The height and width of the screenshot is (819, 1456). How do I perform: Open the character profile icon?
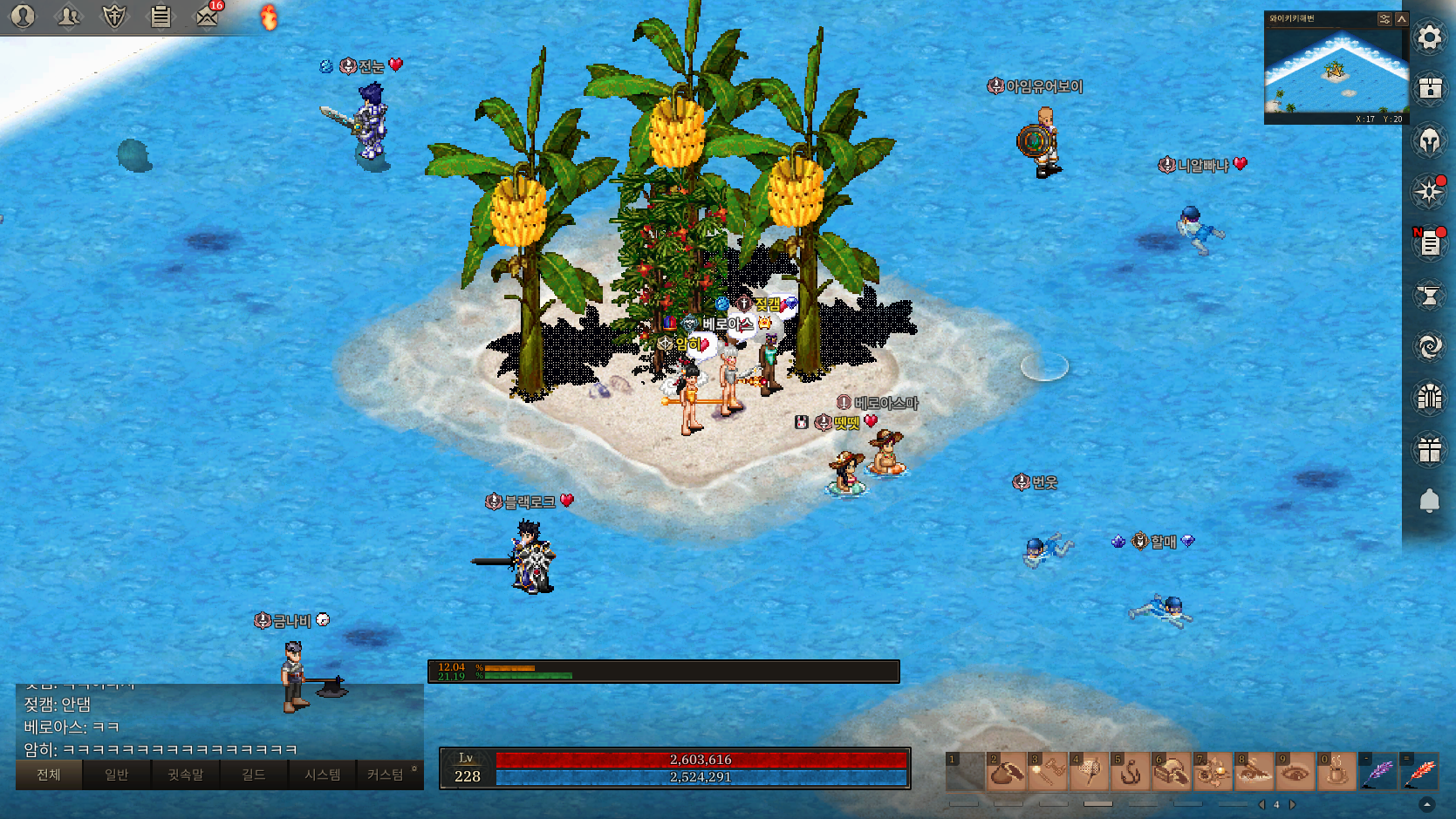tap(23, 16)
